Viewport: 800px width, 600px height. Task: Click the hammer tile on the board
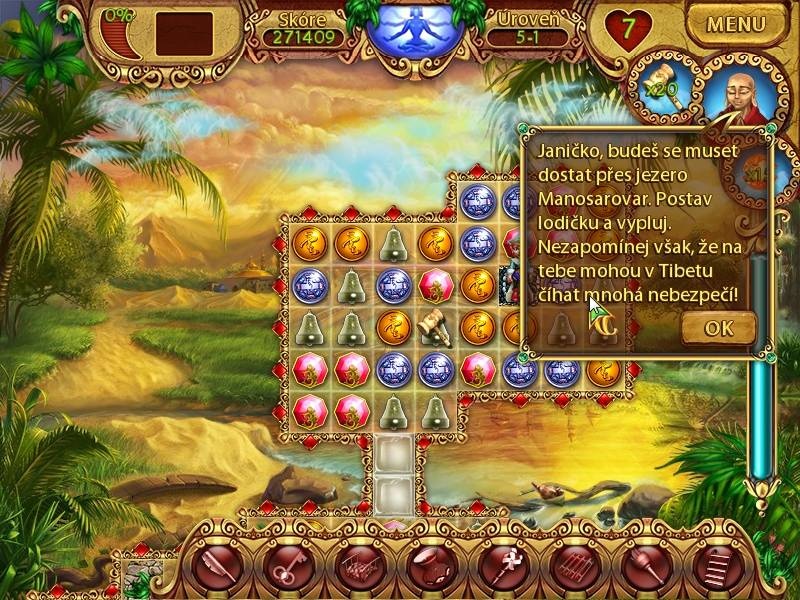pyautogui.click(x=436, y=328)
